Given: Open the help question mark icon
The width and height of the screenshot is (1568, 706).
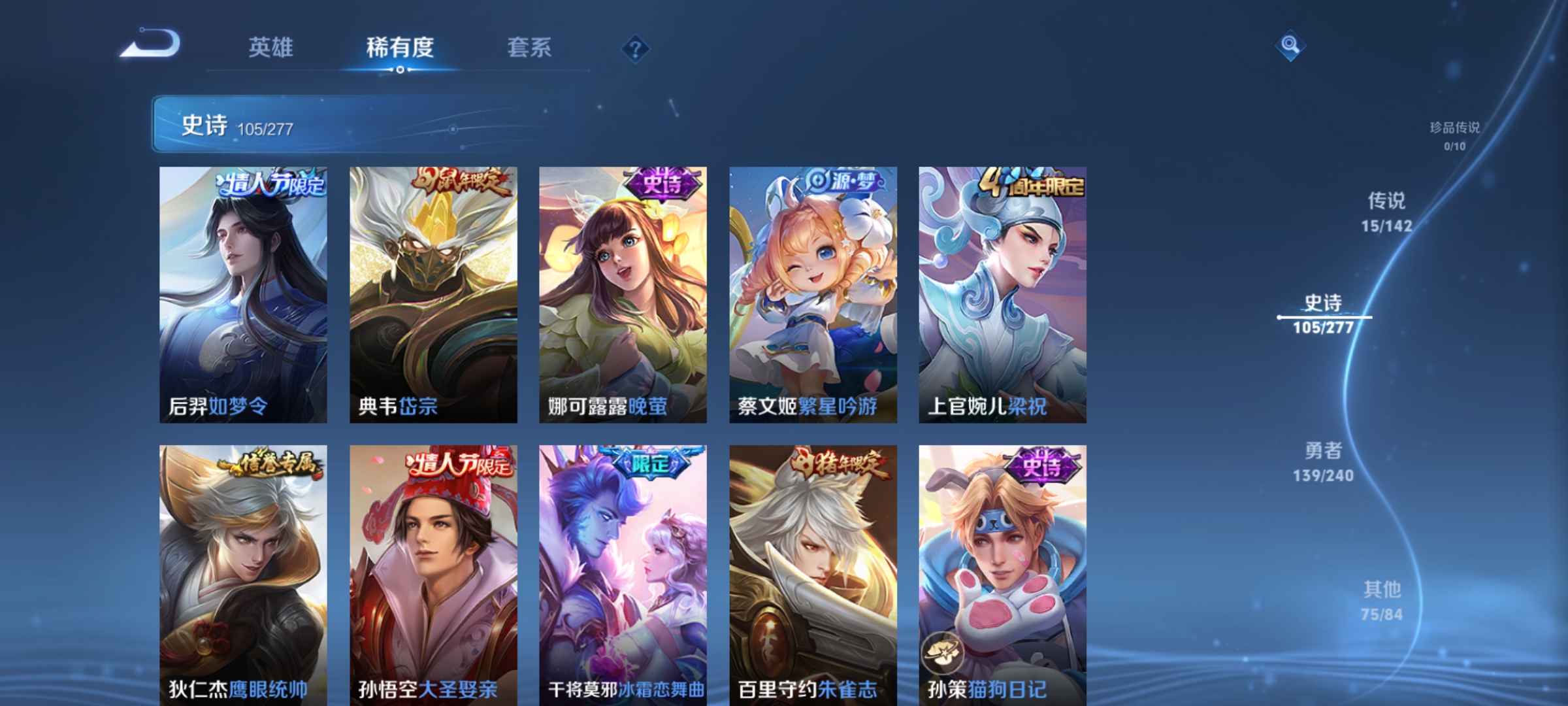Looking at the screenshot, I should (x=636, y=49).
